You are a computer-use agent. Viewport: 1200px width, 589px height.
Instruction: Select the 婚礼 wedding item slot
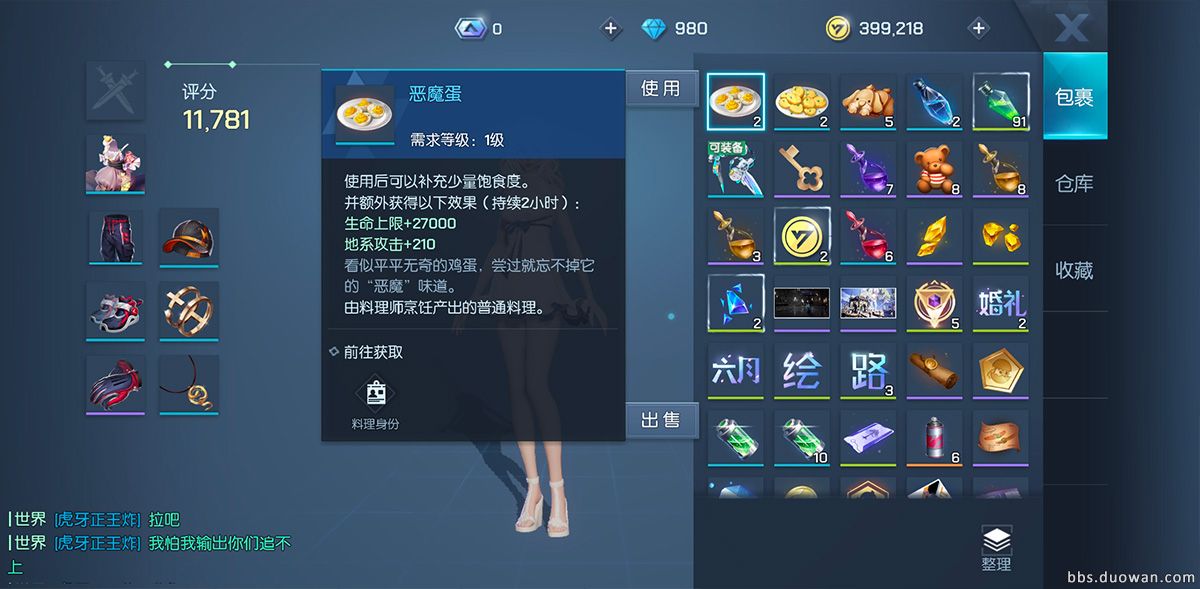point(1000,302)
